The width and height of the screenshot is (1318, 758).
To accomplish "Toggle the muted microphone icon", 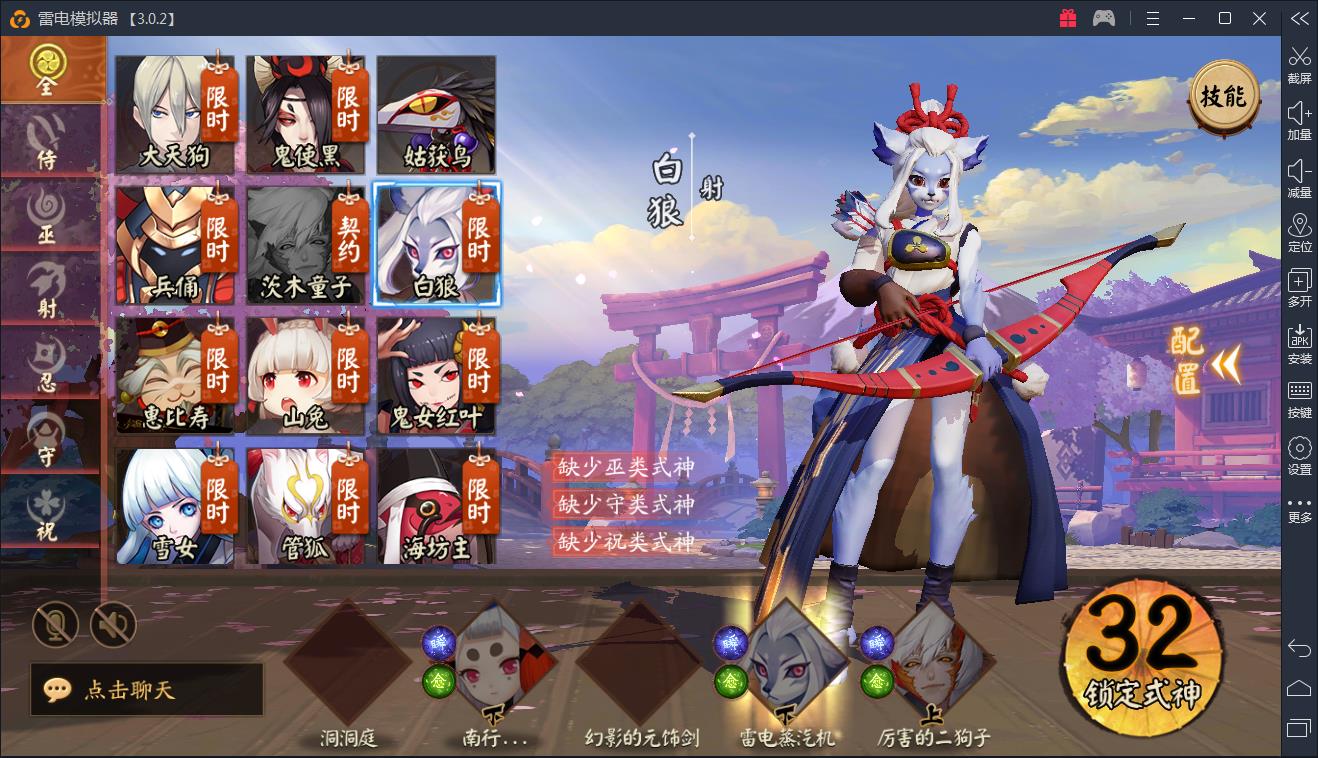I will [55, 626].
